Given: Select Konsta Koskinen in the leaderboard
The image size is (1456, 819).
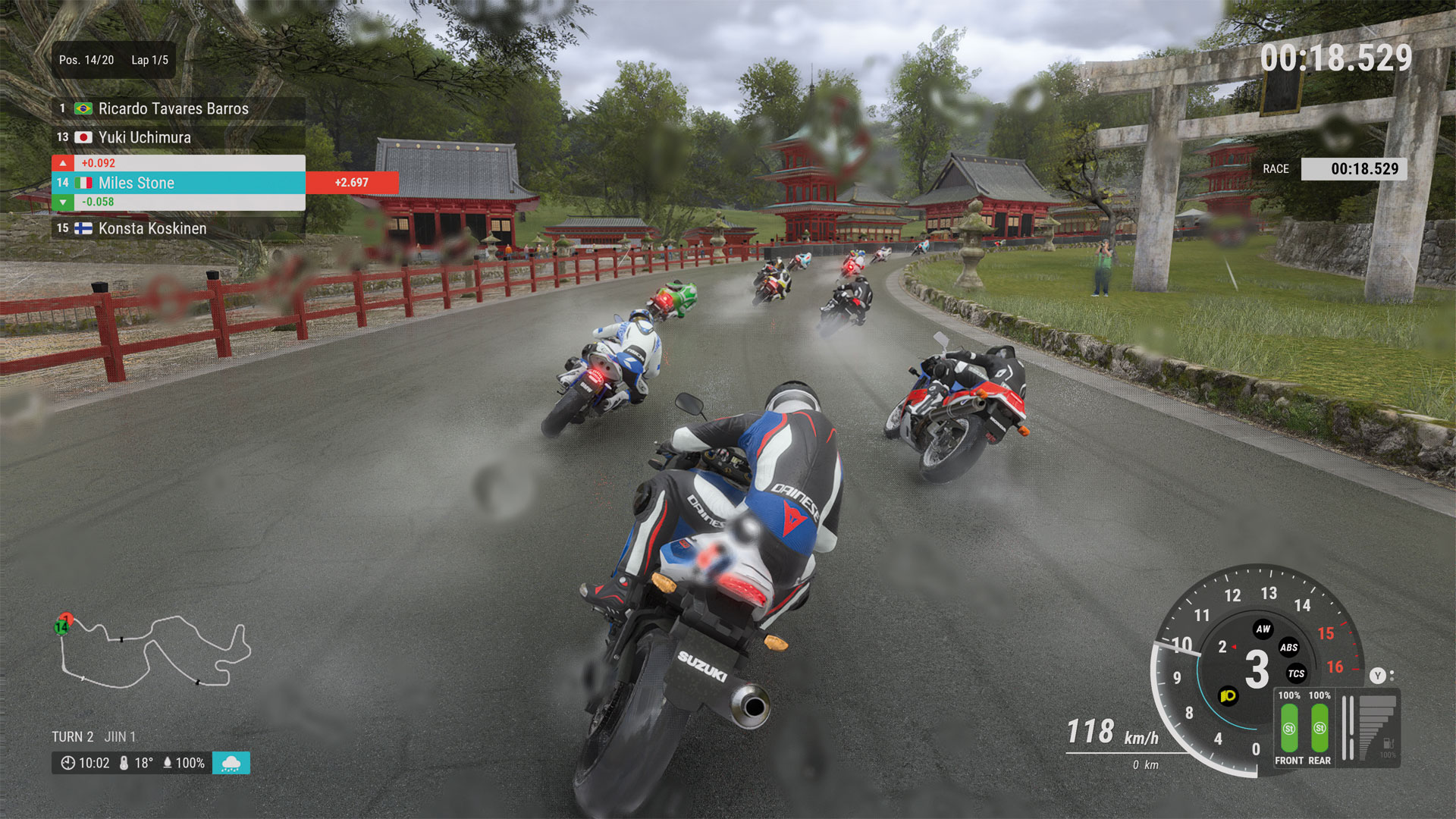Looking at the screenshot, I should [x=152, y=228].
